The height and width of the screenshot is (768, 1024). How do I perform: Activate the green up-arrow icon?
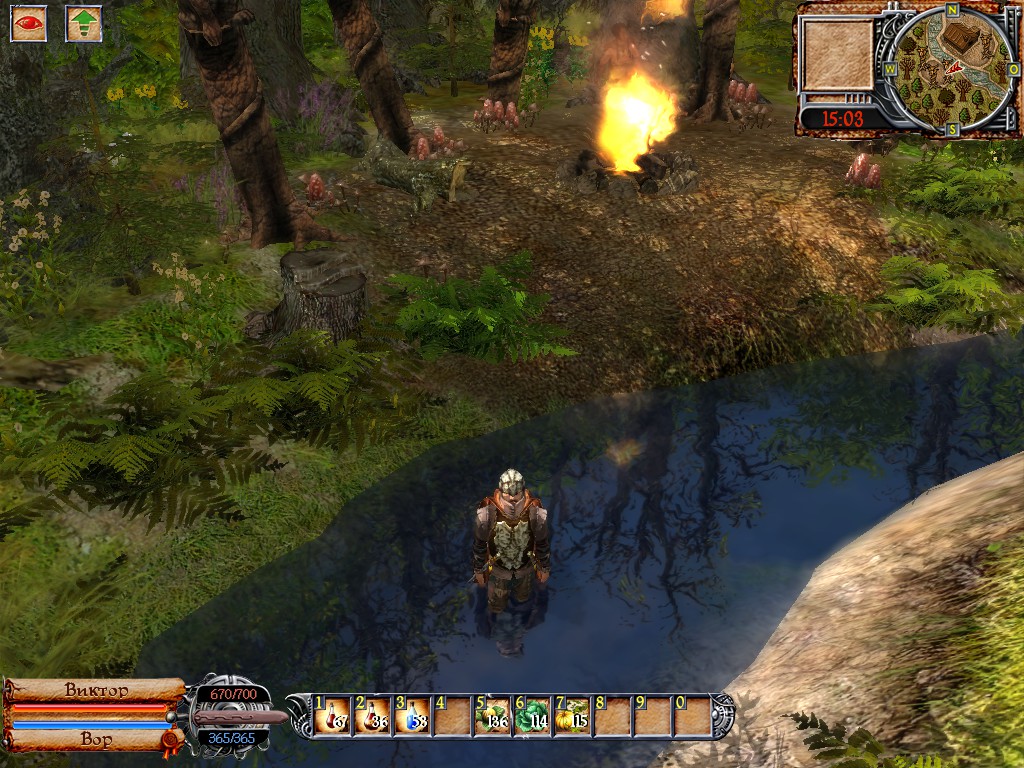(x=84, y=23)
